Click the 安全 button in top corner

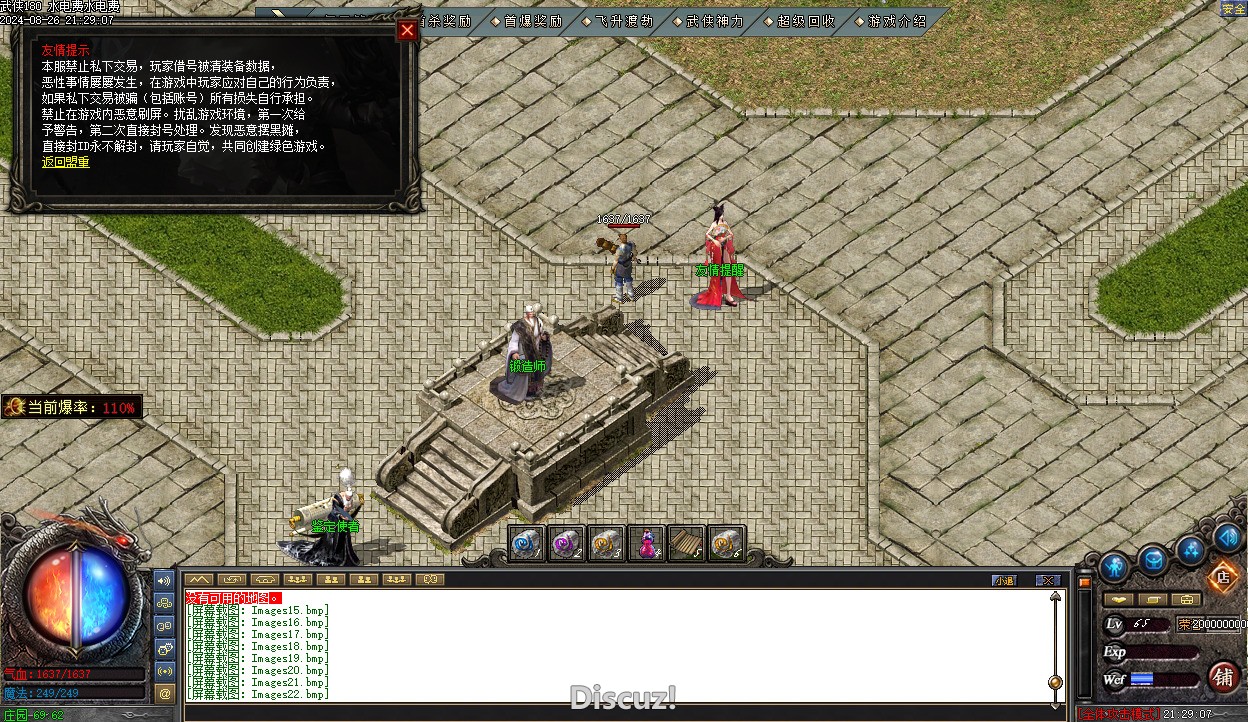(x=1233, y=9)
